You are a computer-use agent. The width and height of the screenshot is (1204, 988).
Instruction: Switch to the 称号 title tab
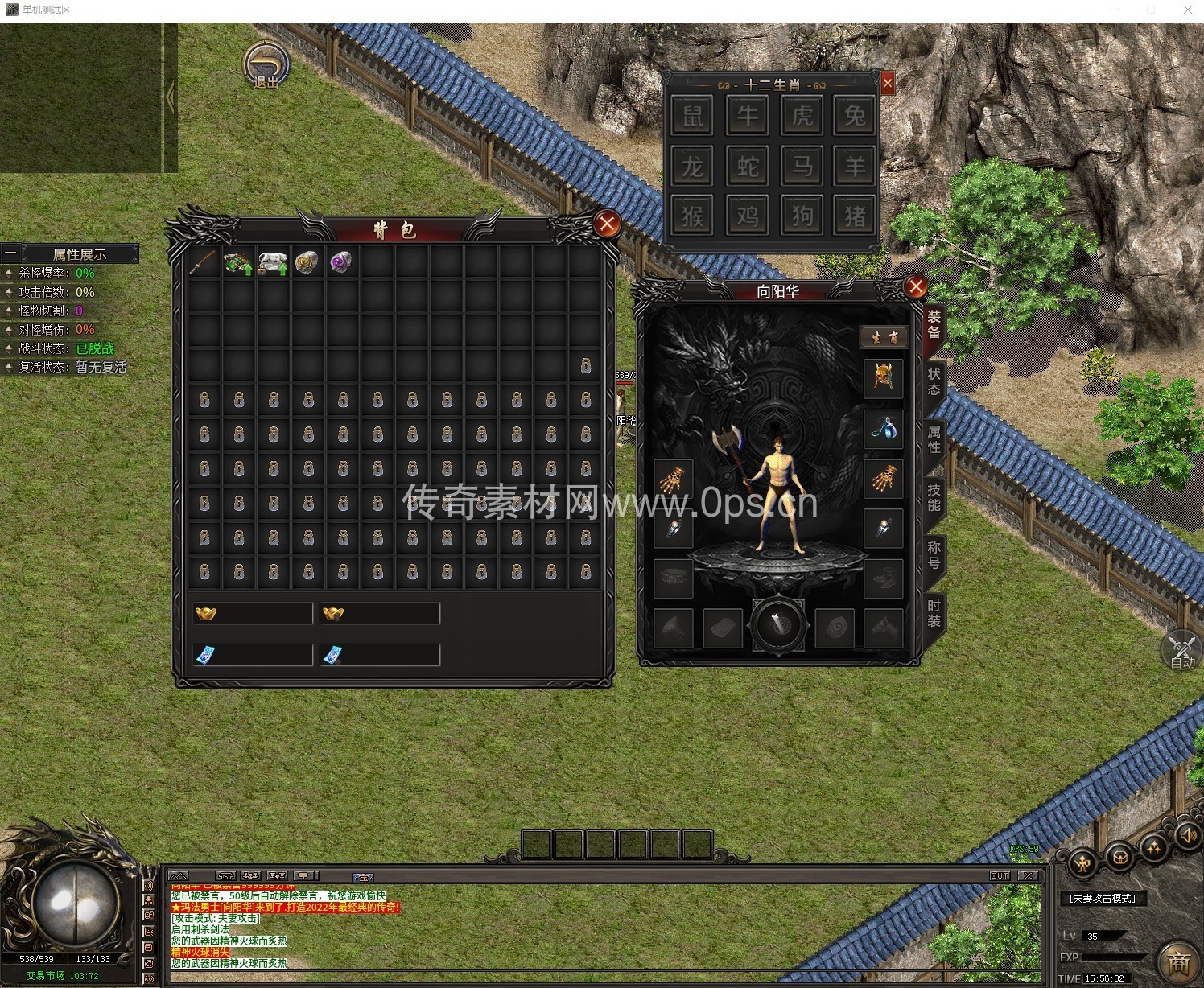pos(934,555)
